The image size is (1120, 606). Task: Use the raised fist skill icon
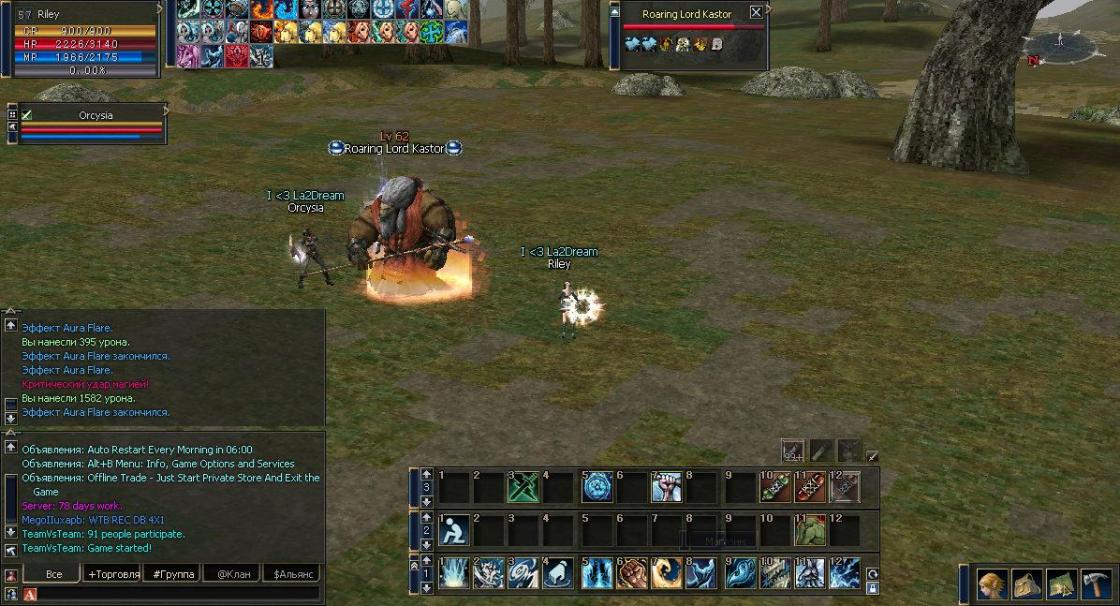[666, 487]
